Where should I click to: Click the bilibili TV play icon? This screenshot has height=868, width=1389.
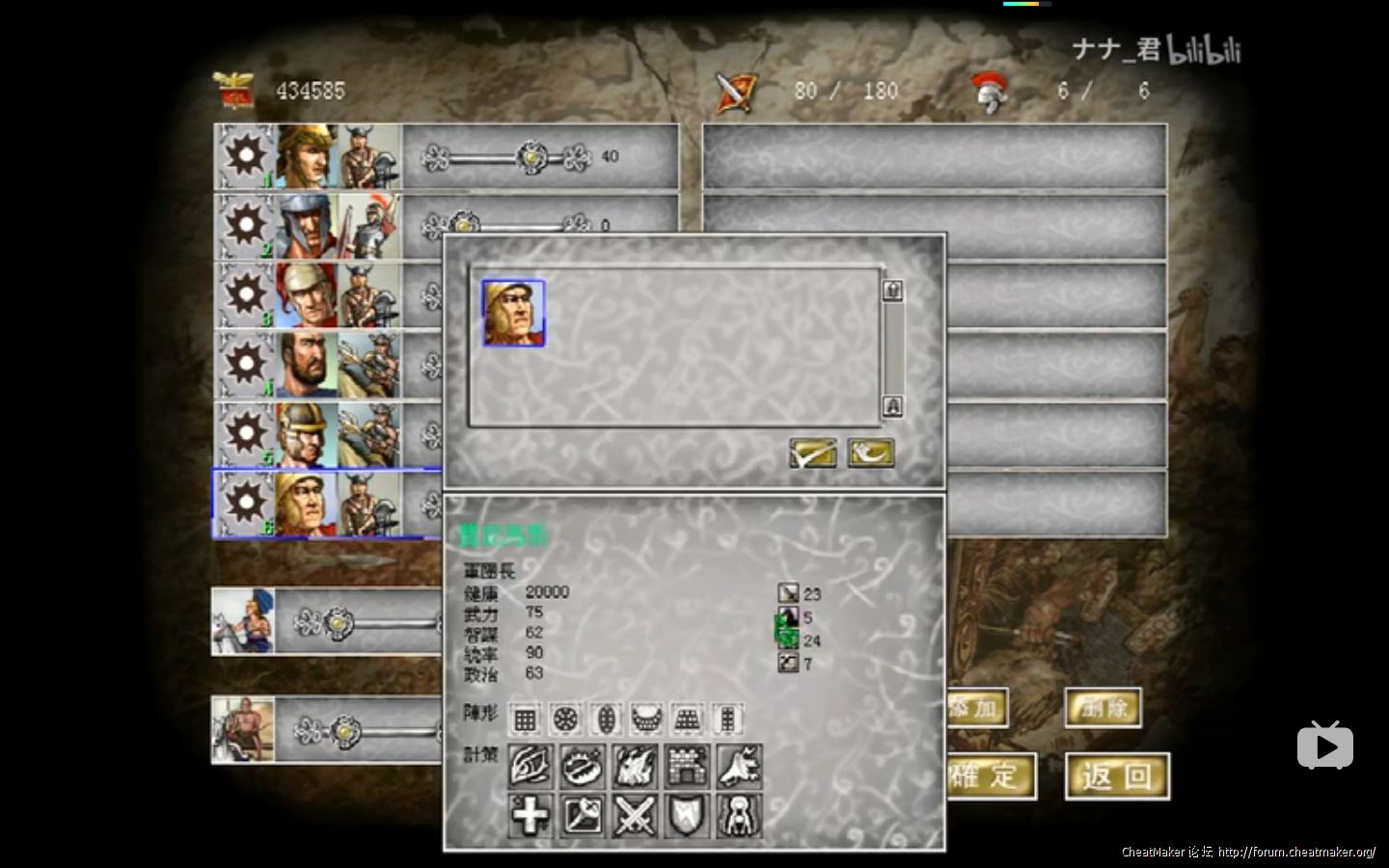click(1324, 746)
